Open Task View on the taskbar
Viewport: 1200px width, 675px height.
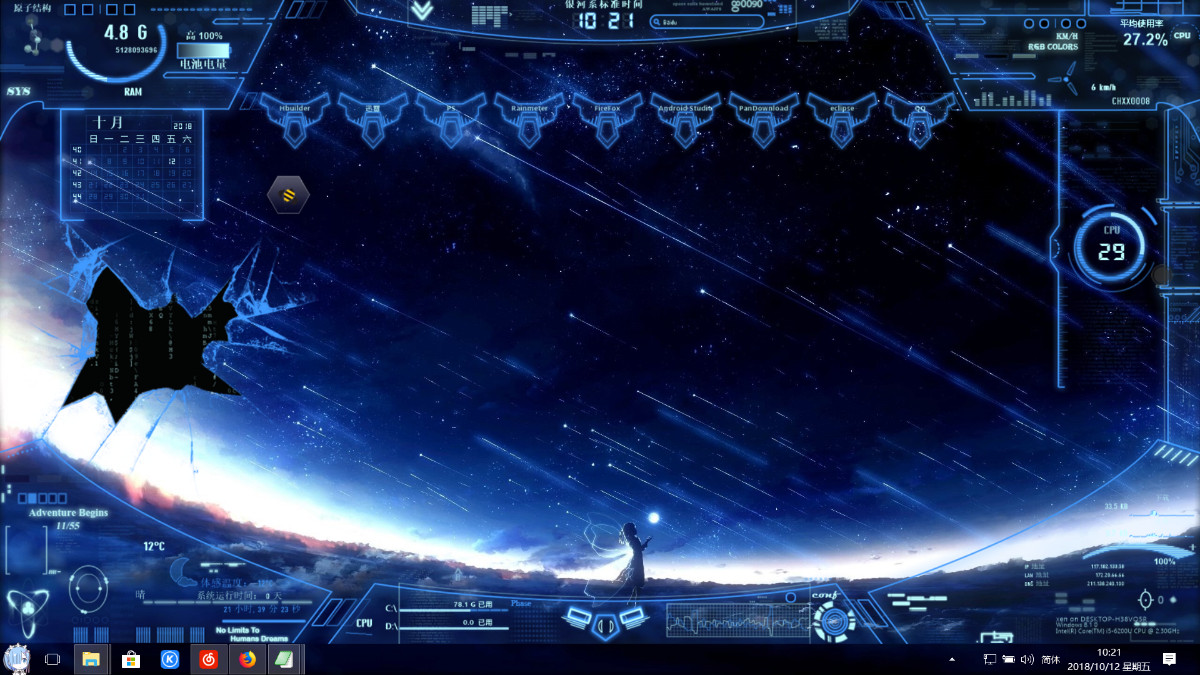(x=53, y=659)
